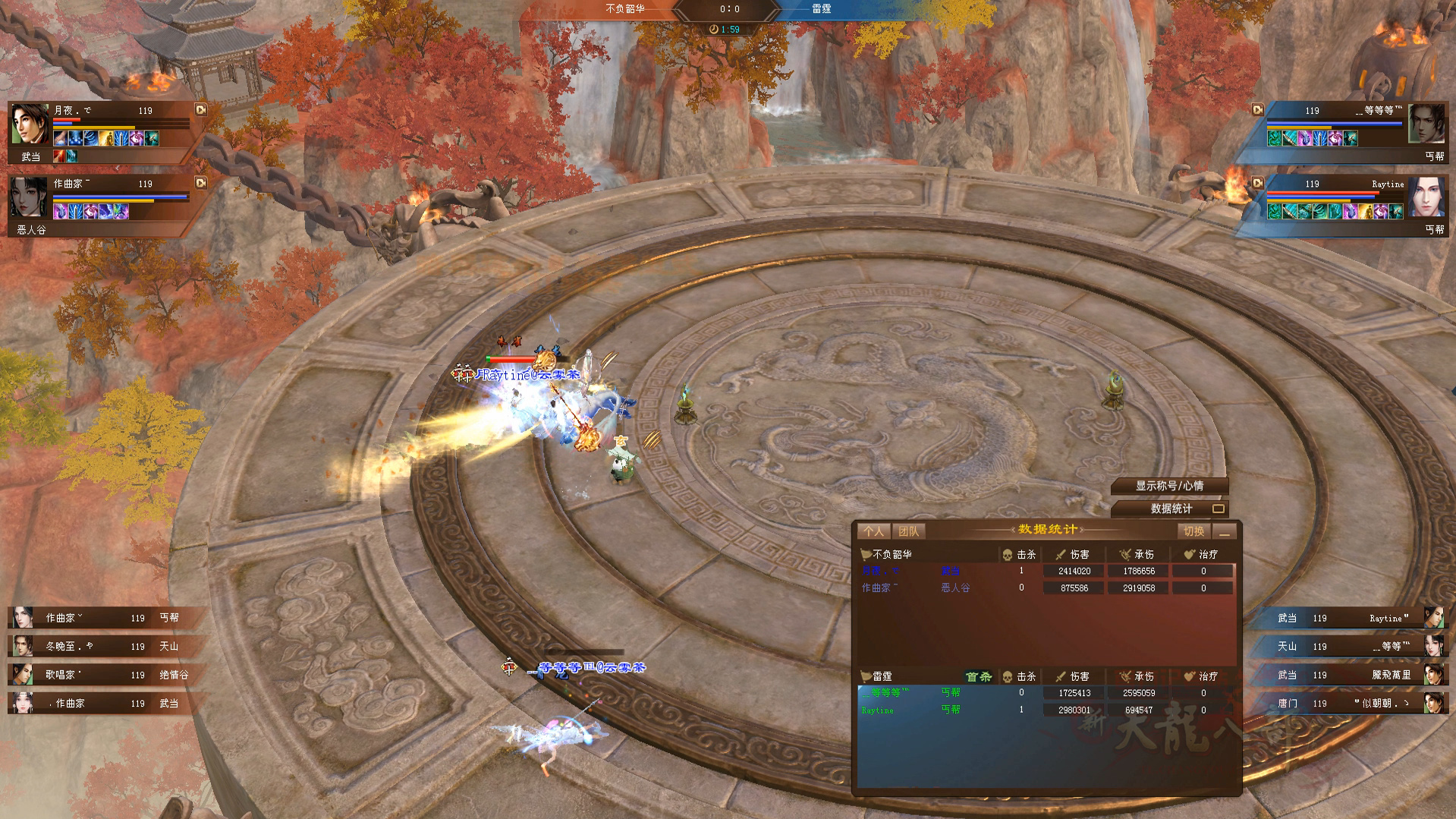Switch to the 个人 stats tab

[x=873, y=531]
